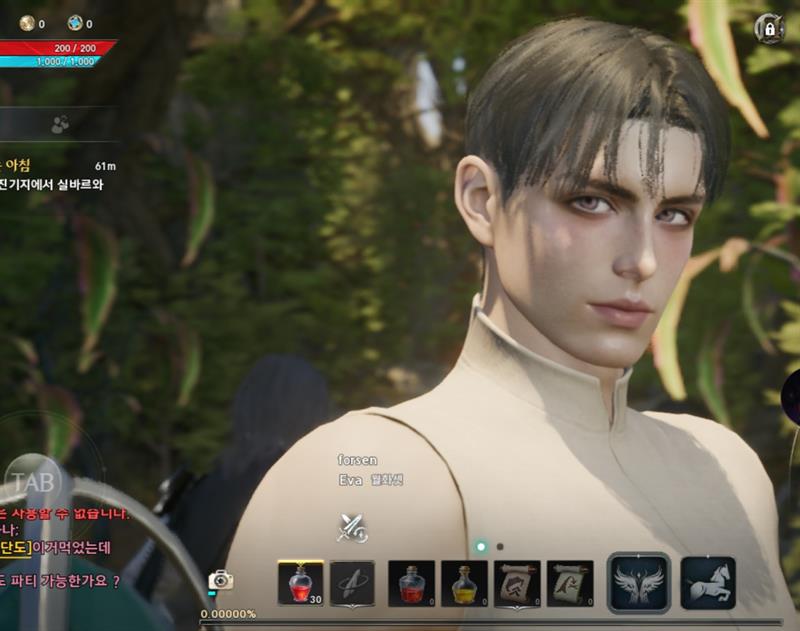The height and width of the screenshot is (631, 800).
Task: Activate the winged emblem skill button
Action: click(x=639, y=583)
